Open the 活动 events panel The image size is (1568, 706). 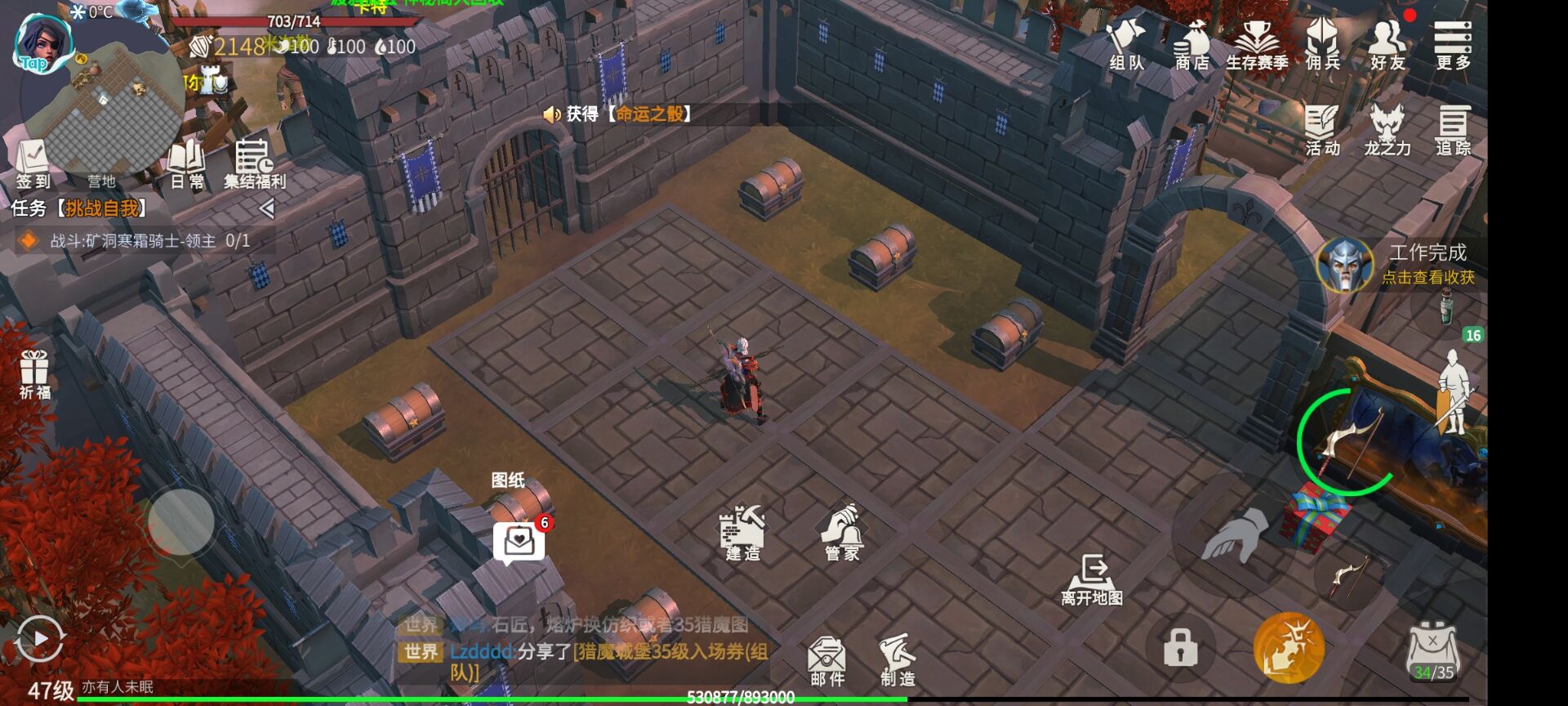(x=1321, y=131)
